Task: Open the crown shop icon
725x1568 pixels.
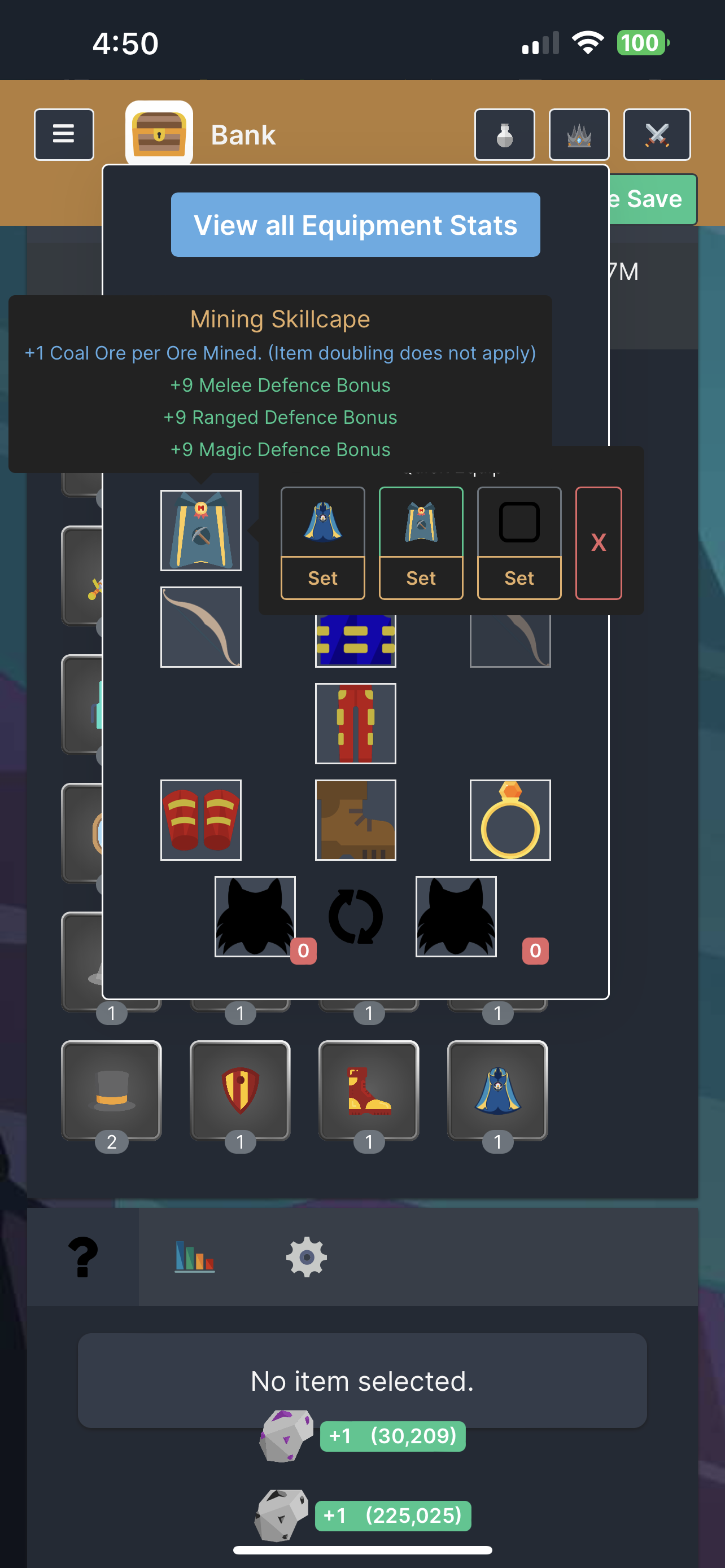Action: pyautogui.click(x=578, y=134)
